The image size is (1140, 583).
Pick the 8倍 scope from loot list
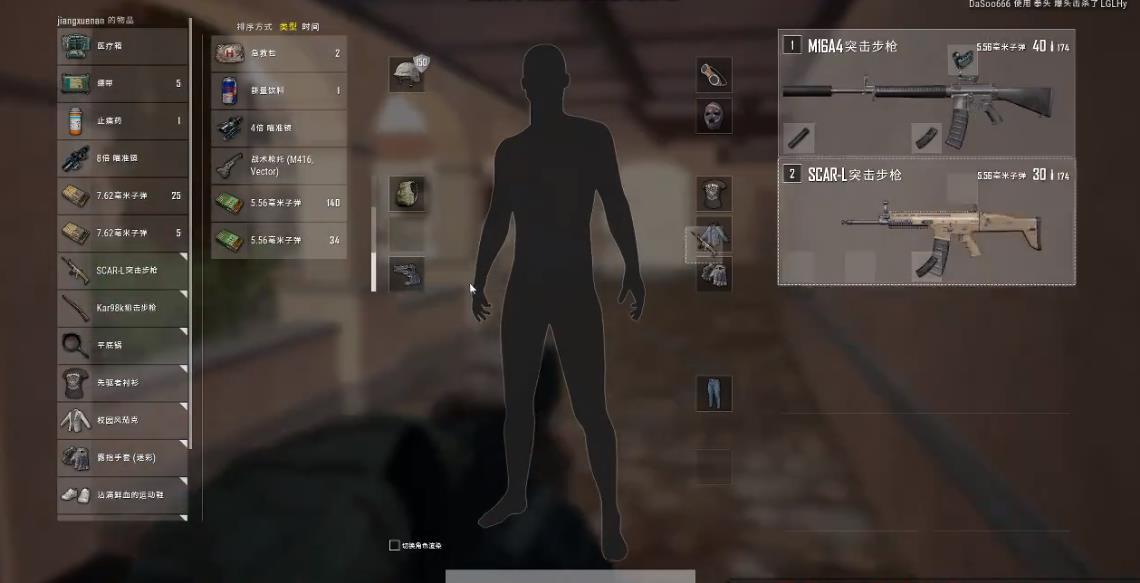122,158
